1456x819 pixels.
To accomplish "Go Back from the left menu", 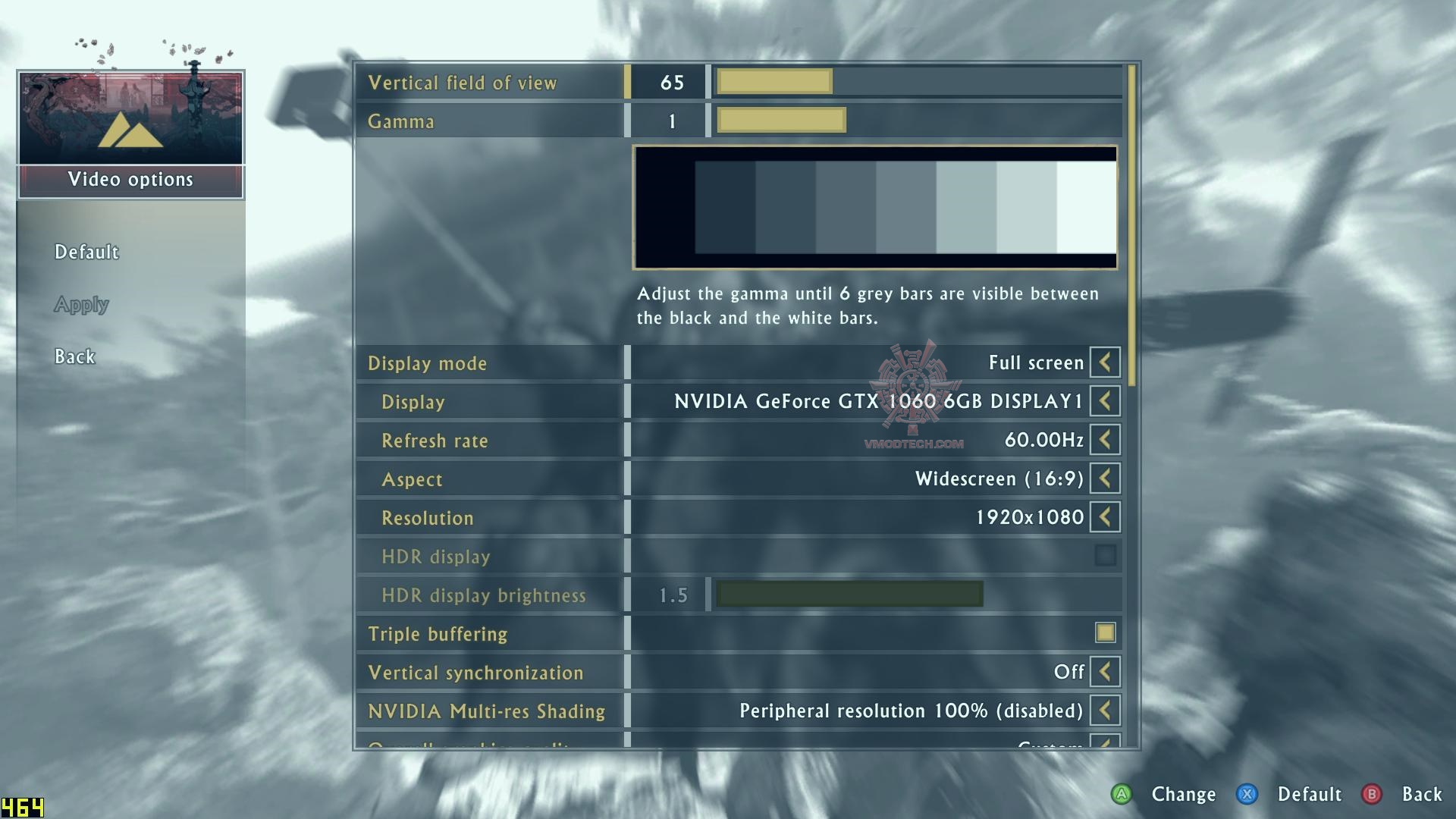I will click(x=74, y=356).
